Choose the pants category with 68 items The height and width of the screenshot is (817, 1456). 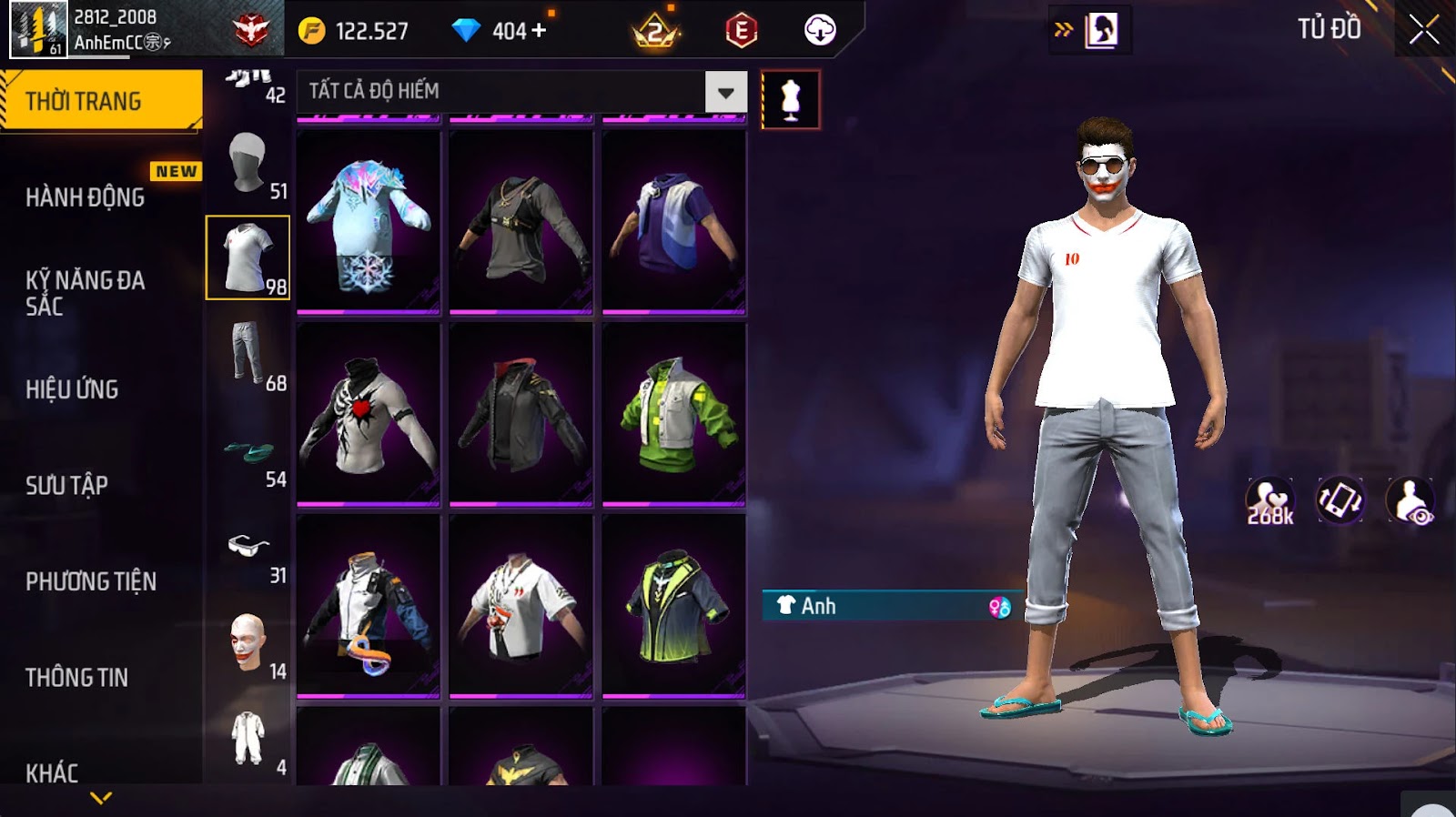(248, 354)
